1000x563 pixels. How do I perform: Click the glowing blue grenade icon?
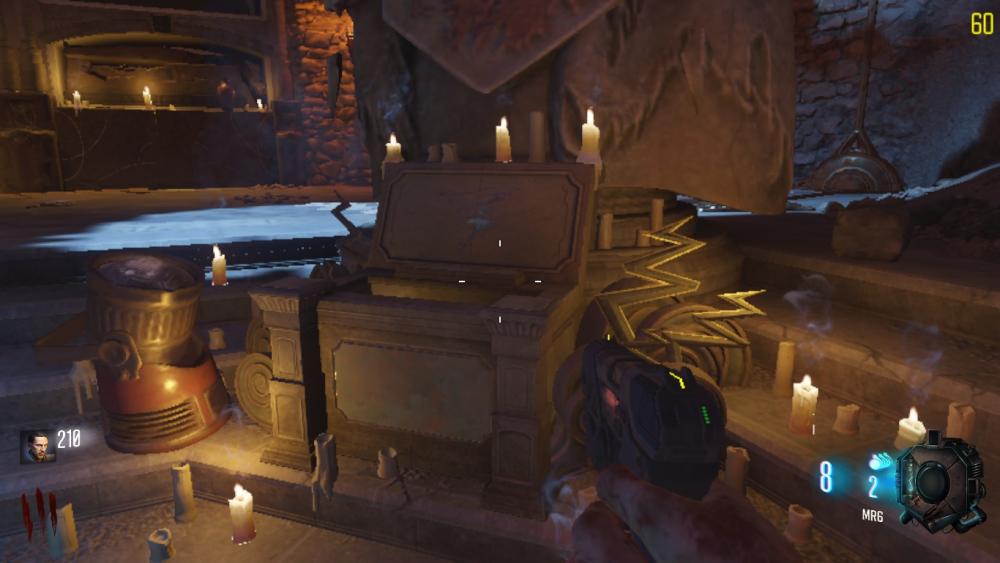(x=879, y=463)
